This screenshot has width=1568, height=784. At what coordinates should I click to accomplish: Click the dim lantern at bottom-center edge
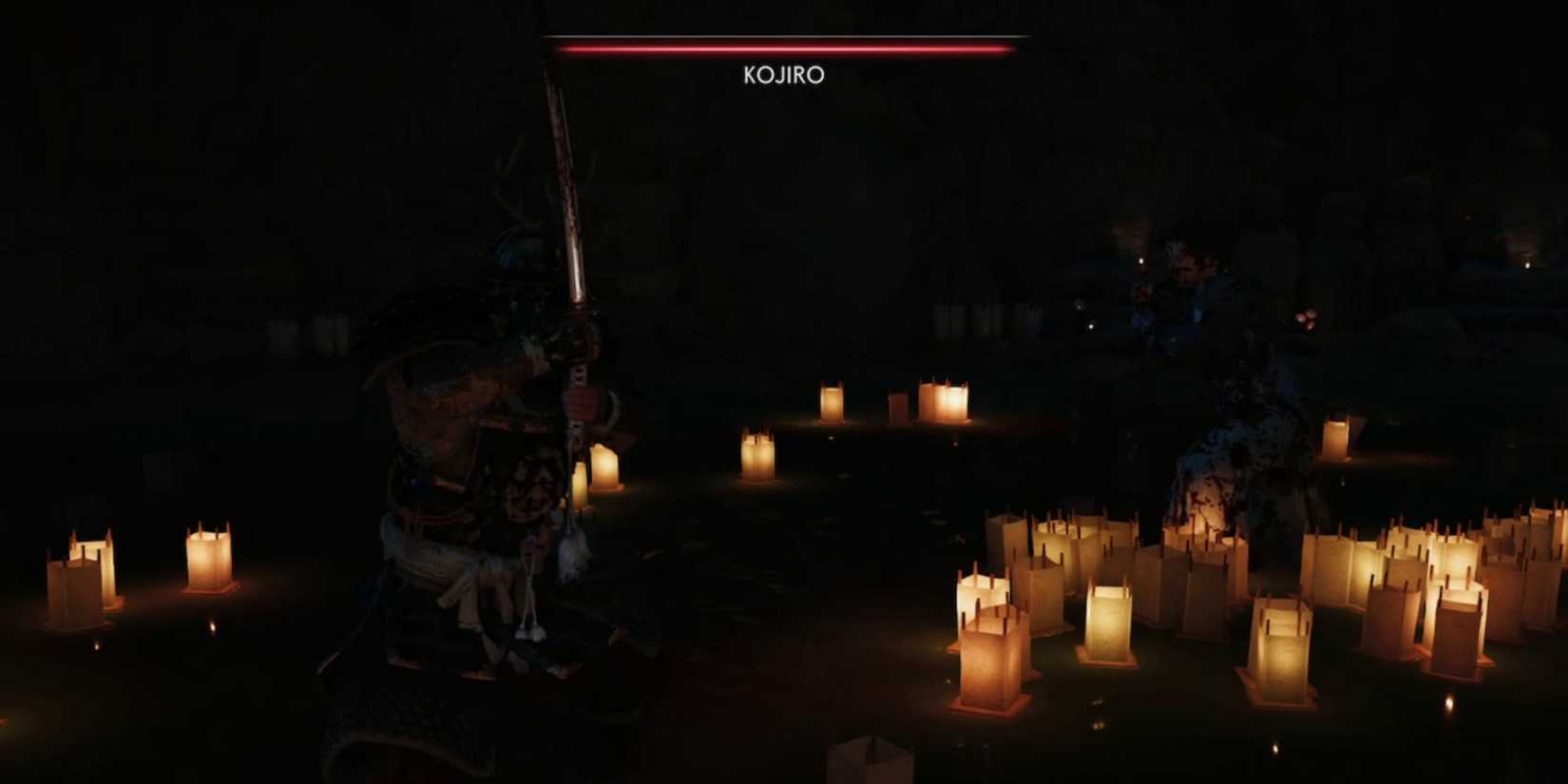click(870, 760)
